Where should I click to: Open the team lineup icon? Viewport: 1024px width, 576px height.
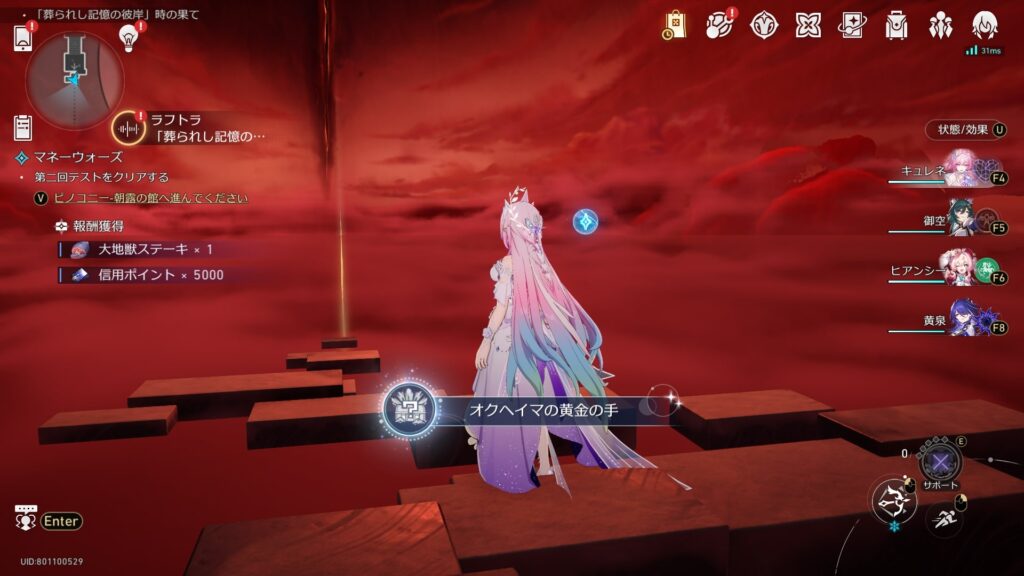[940, 25]
